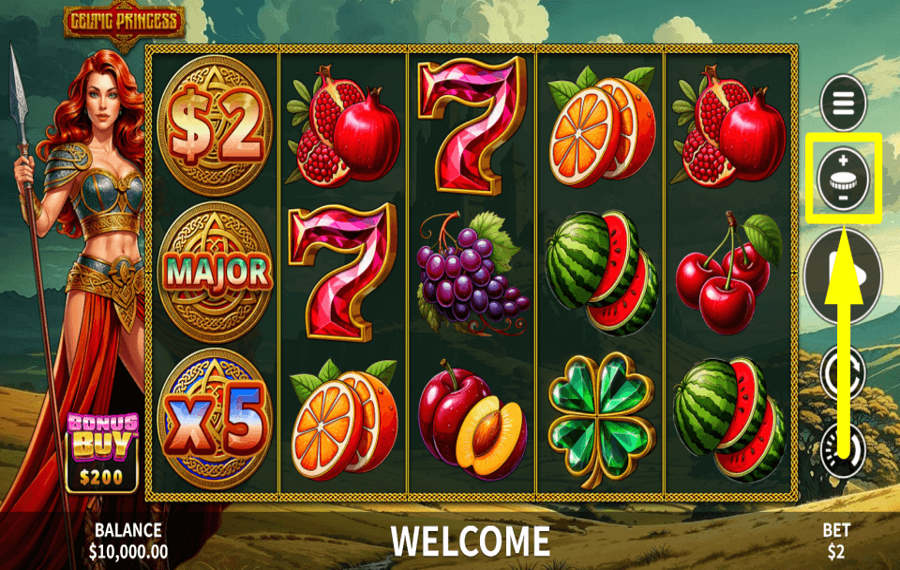Screen dimensions: 900x570
Task: Open the Bonus Buy $200 offer
Action: click(102, 452)
